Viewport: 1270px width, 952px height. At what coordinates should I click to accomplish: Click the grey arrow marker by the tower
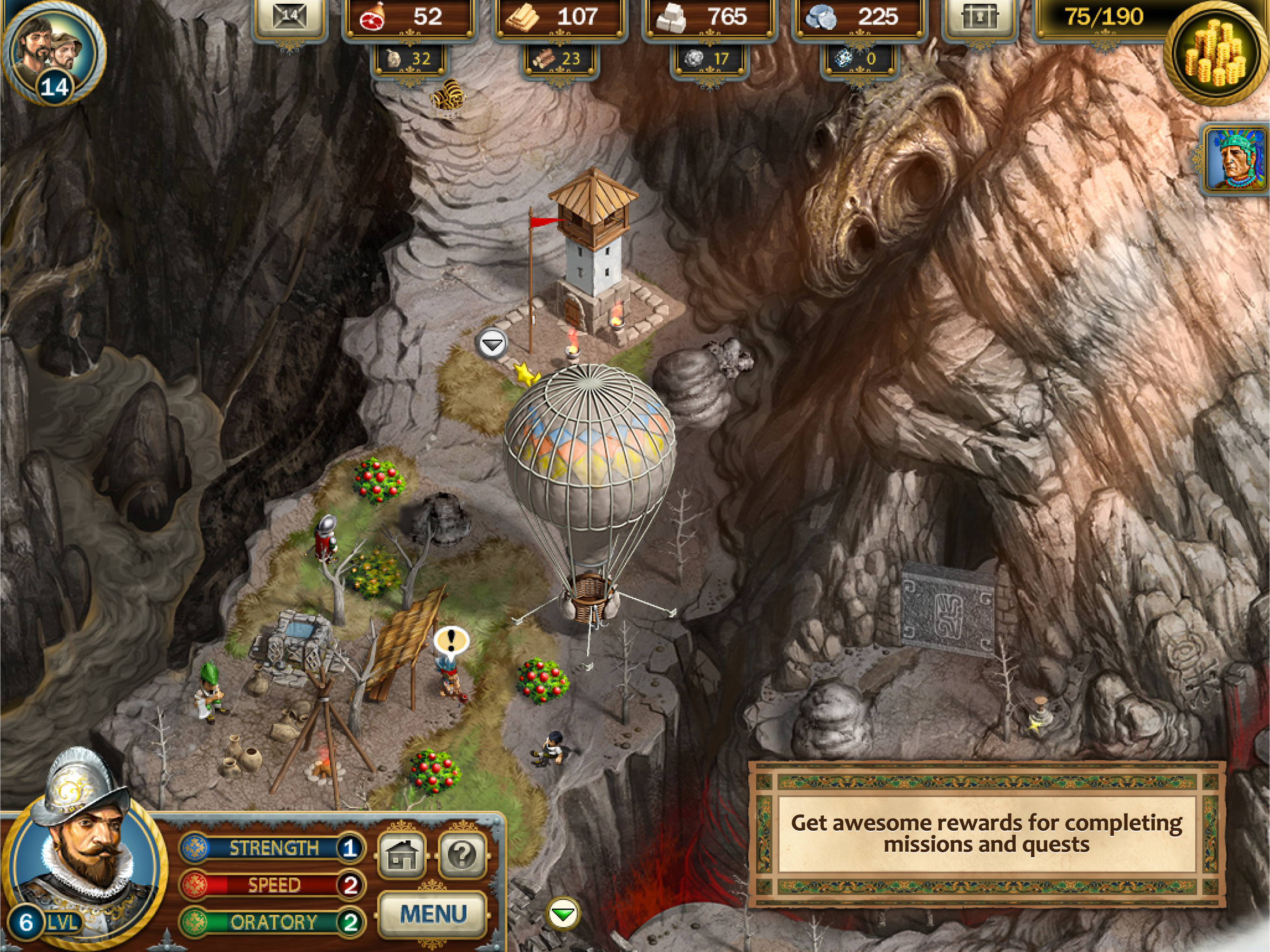(492, 344)
